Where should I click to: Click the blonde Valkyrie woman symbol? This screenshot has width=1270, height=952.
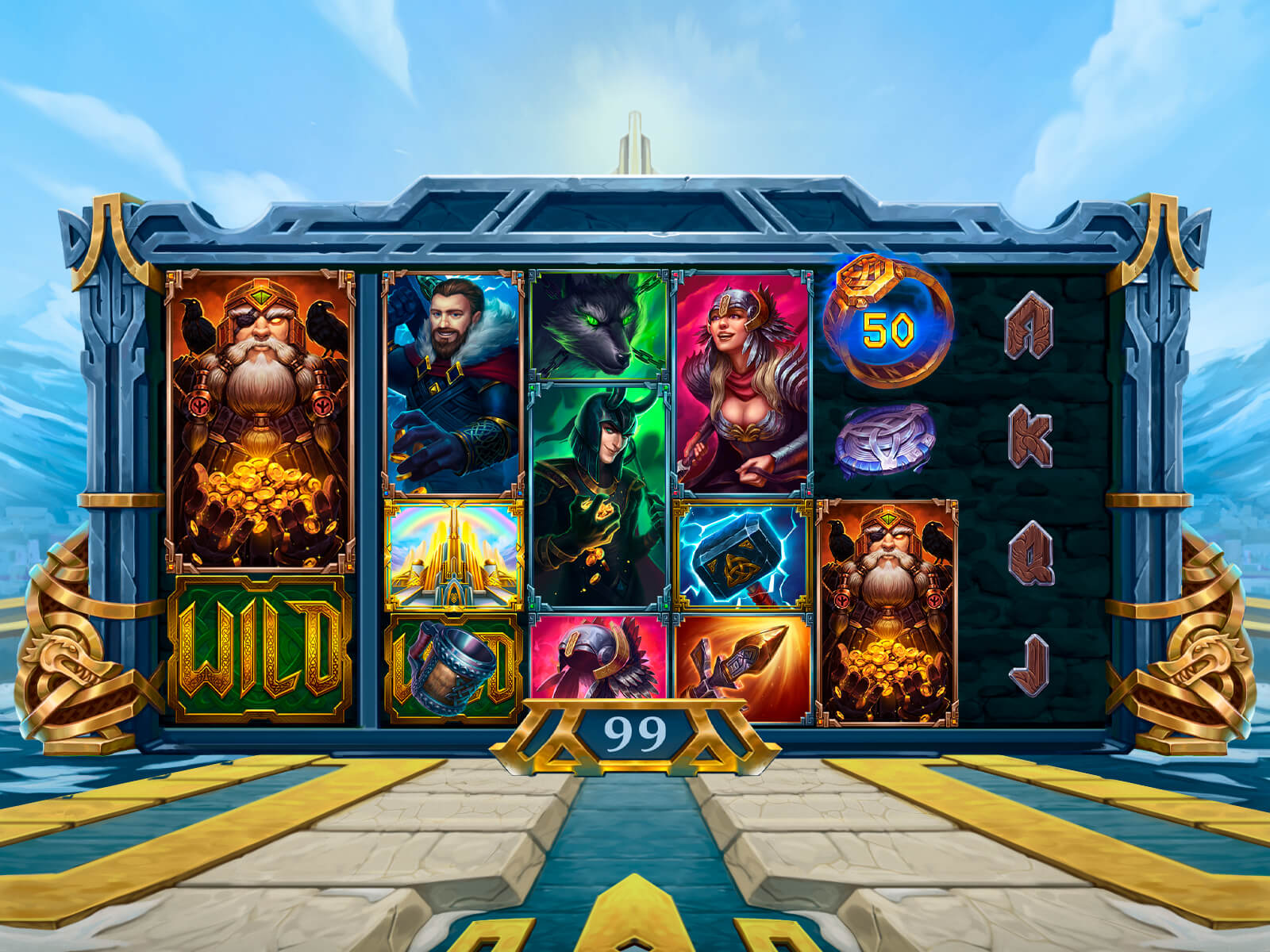(742, 382)
